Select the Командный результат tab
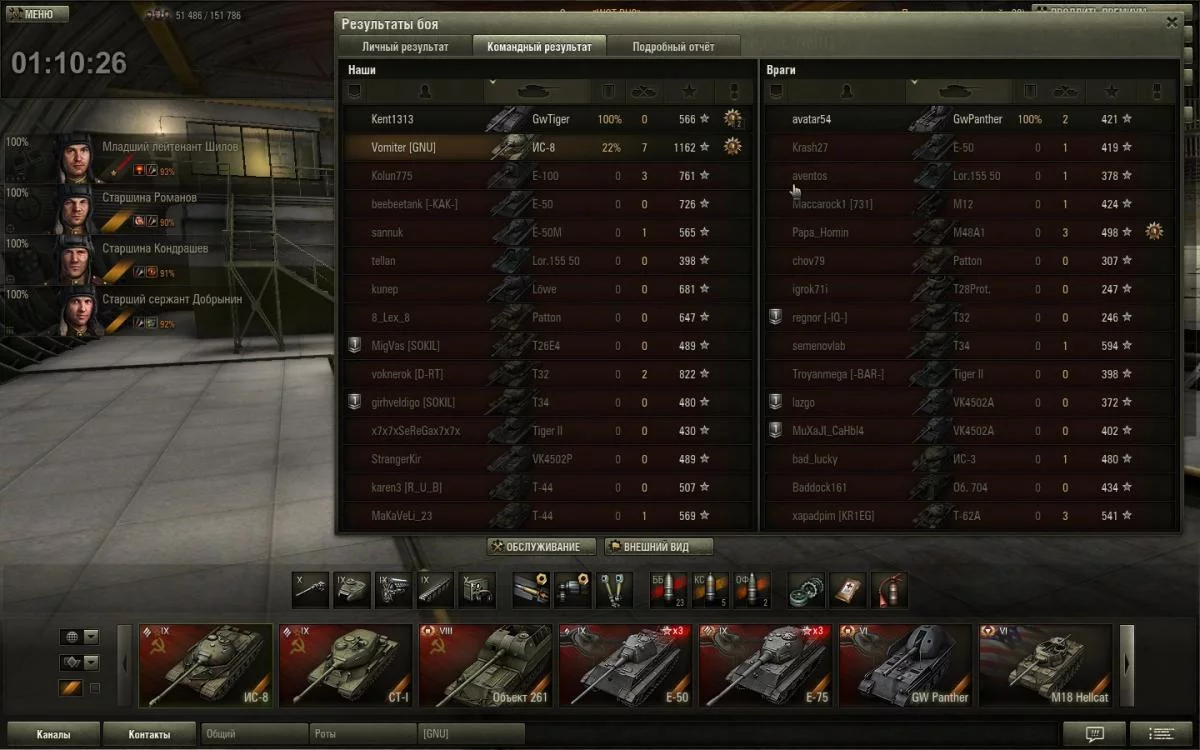Screen dimensions: 1200x750 (539, 47)
